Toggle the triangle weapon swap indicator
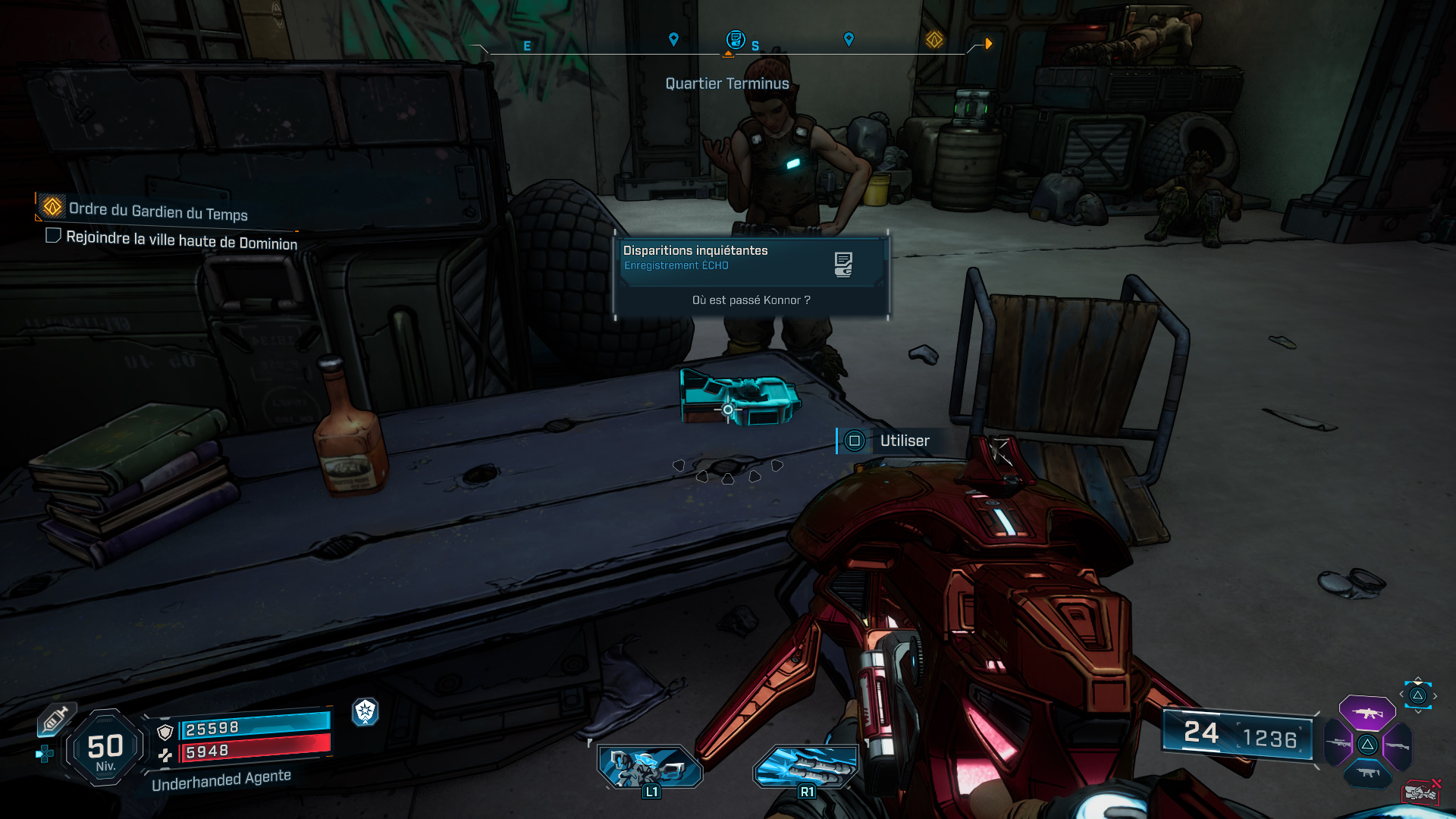Image resolution: width=1456 pixels, height=819 pixels. coord(1417,697)
